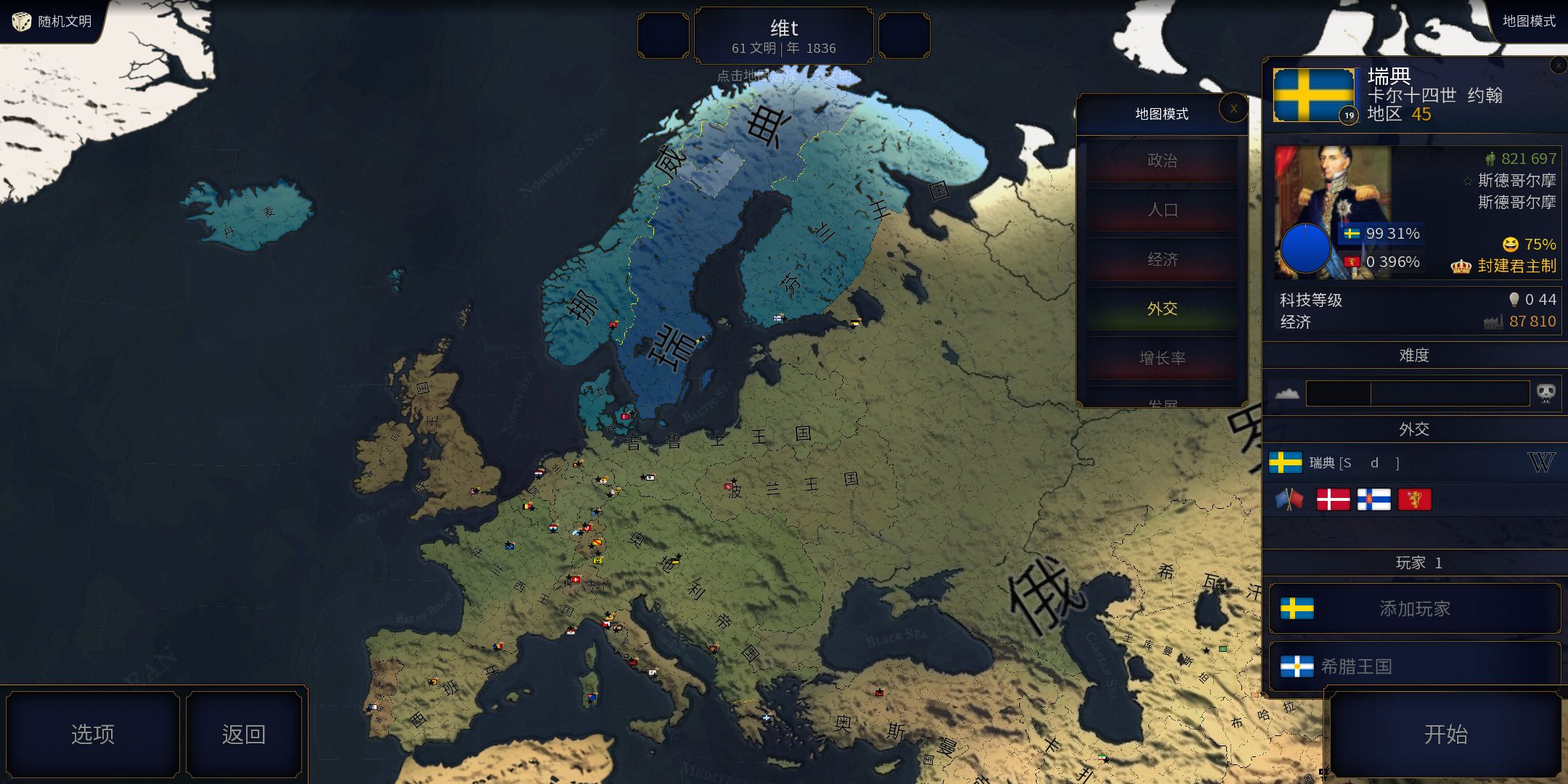Open the Wikipedia W icon for Sweden
Image resolution: width=1568 pixels, height=784 pixels.
[x=1540, y=462]
